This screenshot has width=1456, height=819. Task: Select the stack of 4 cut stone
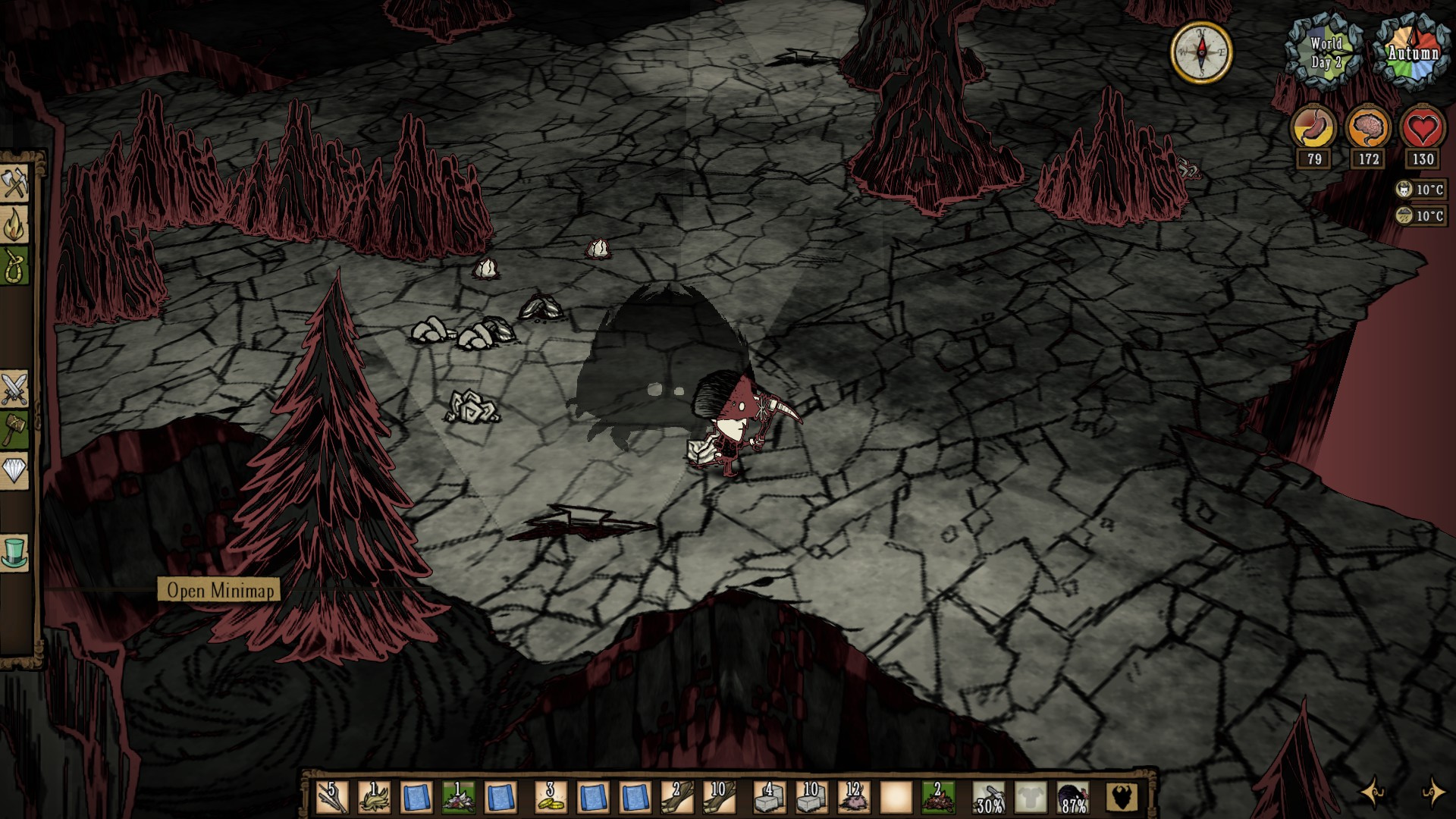[769, 798]
